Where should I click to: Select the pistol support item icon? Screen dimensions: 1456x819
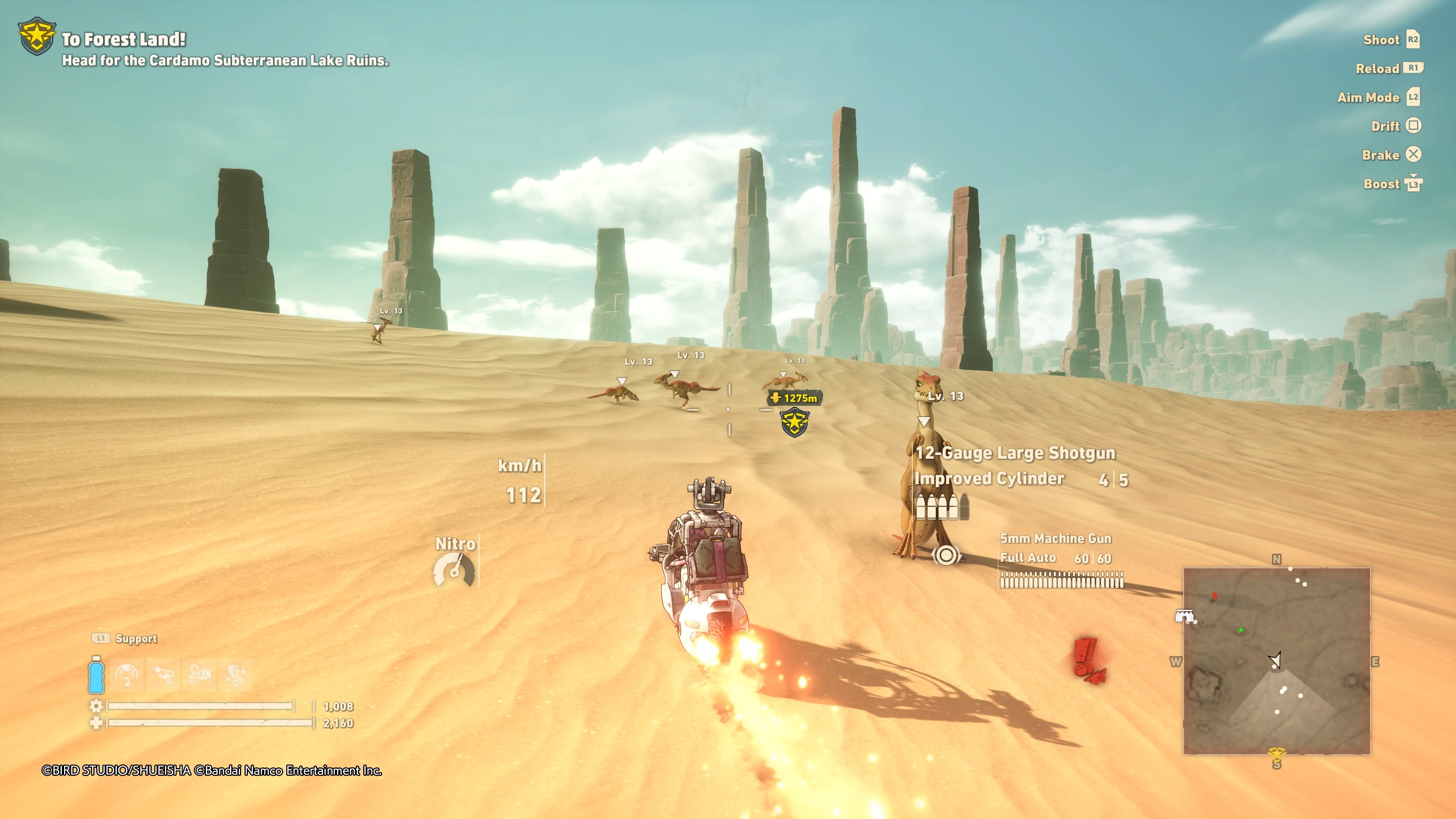point(164,675)
